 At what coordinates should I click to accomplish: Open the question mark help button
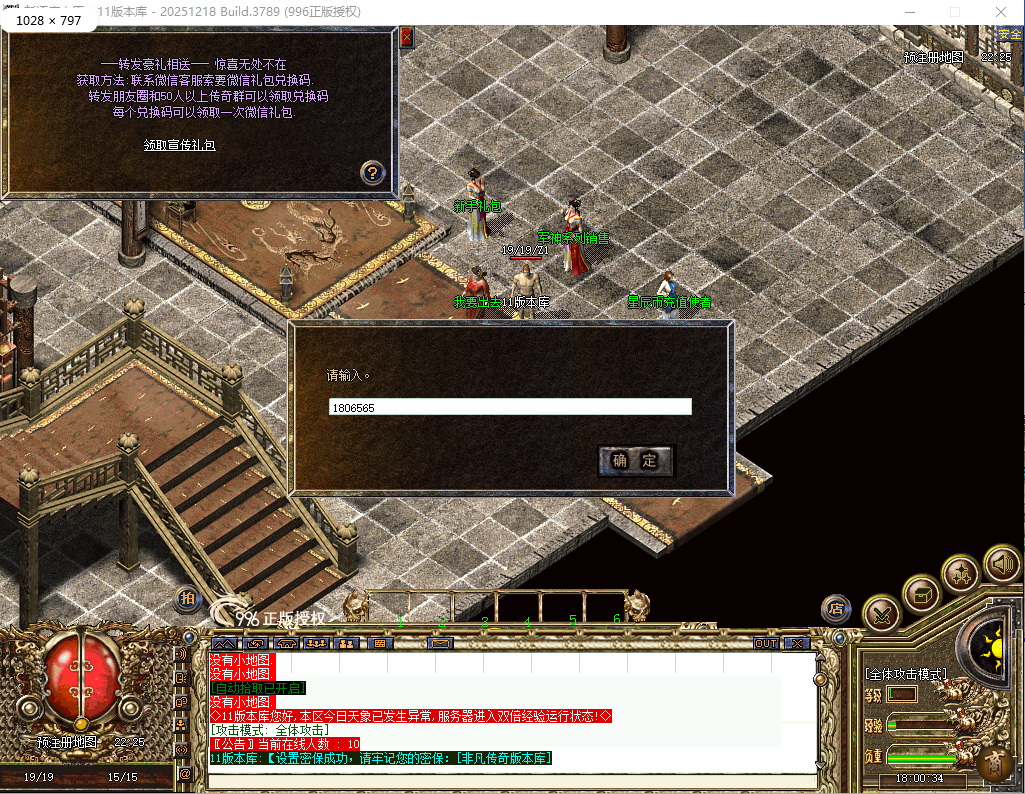[372, 171]
